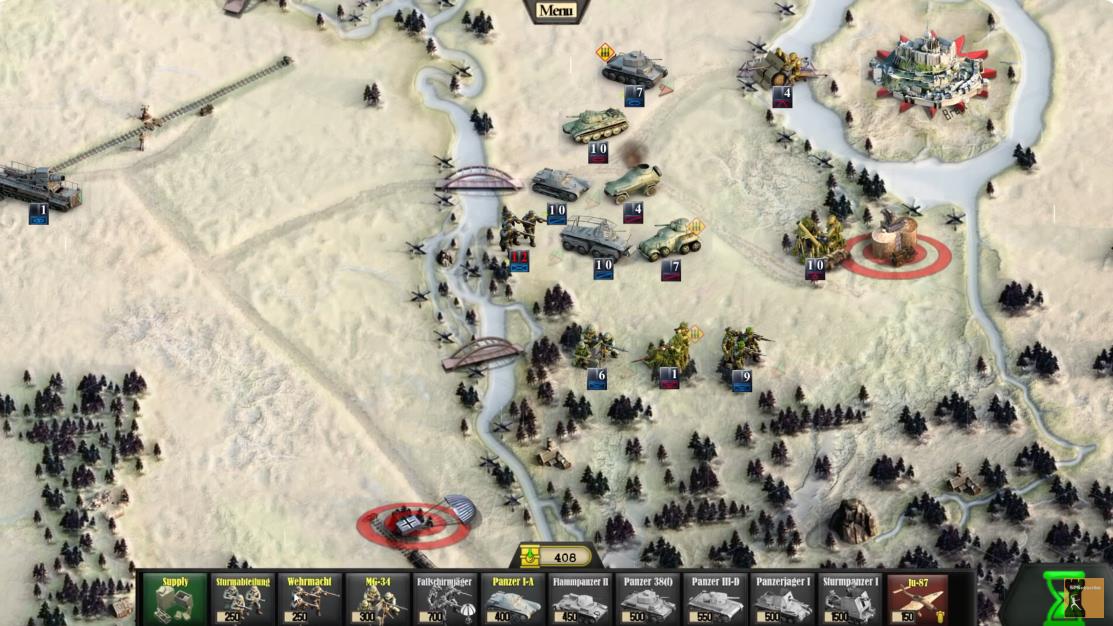1113x626 pixels.
Task: Pick the Flammpanzer II card
Action: pyautogui.click(x=580, y=599)
